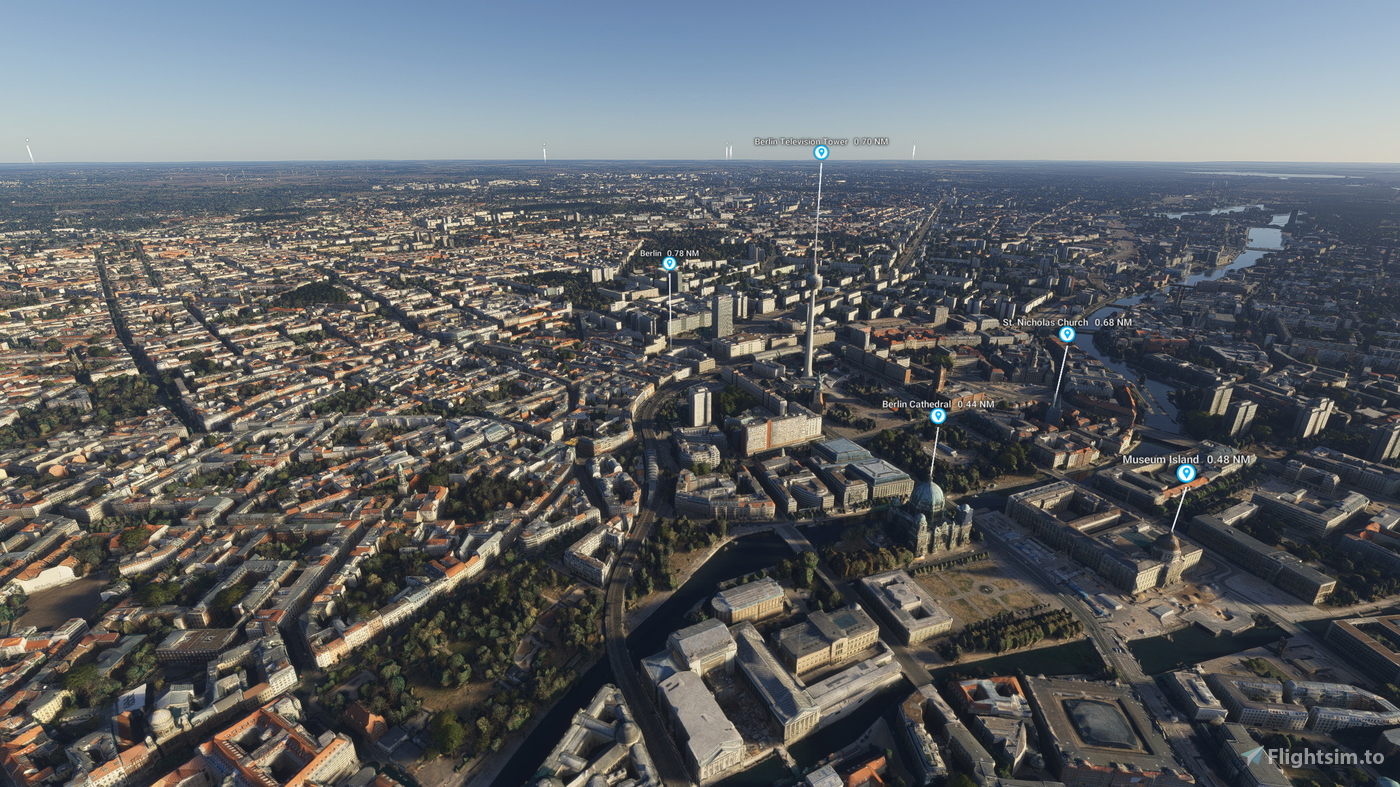
Task: Select the pin glyph on Museum Island marker
Action: tap(1186, 475)
